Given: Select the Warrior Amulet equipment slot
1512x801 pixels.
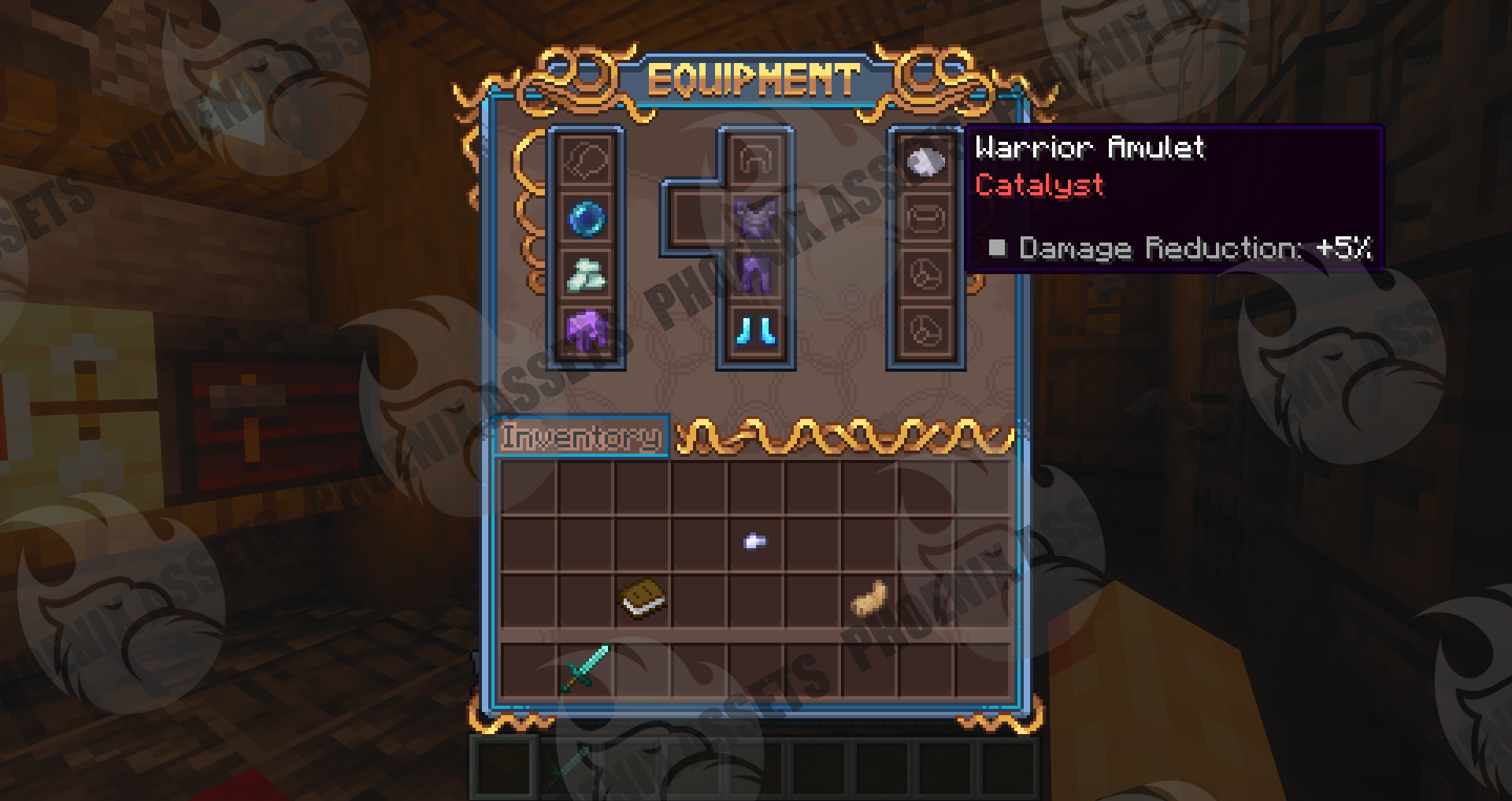Looking at the screenshot, I should coord(925,161).
